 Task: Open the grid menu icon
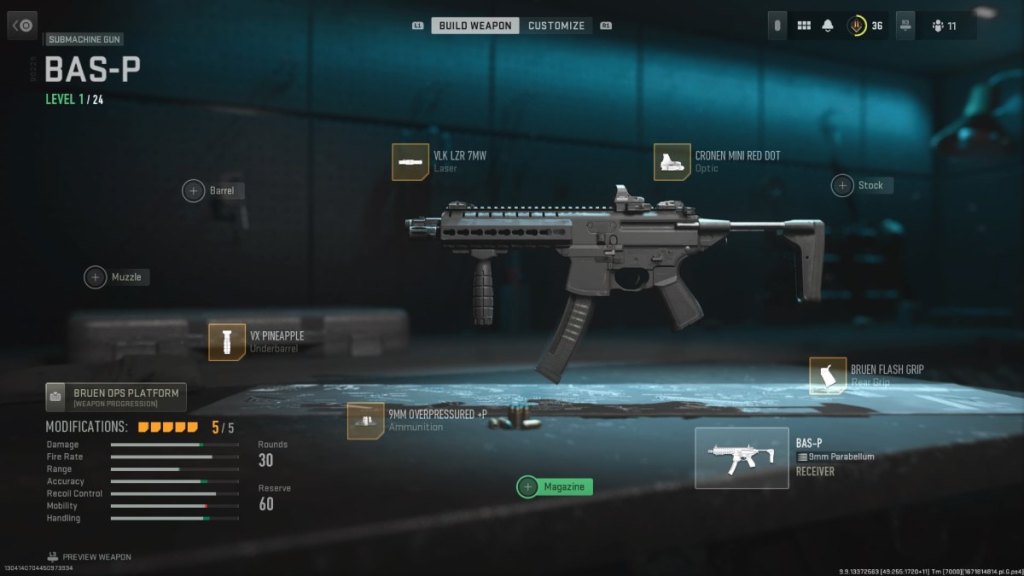click(x=804, y=26)
